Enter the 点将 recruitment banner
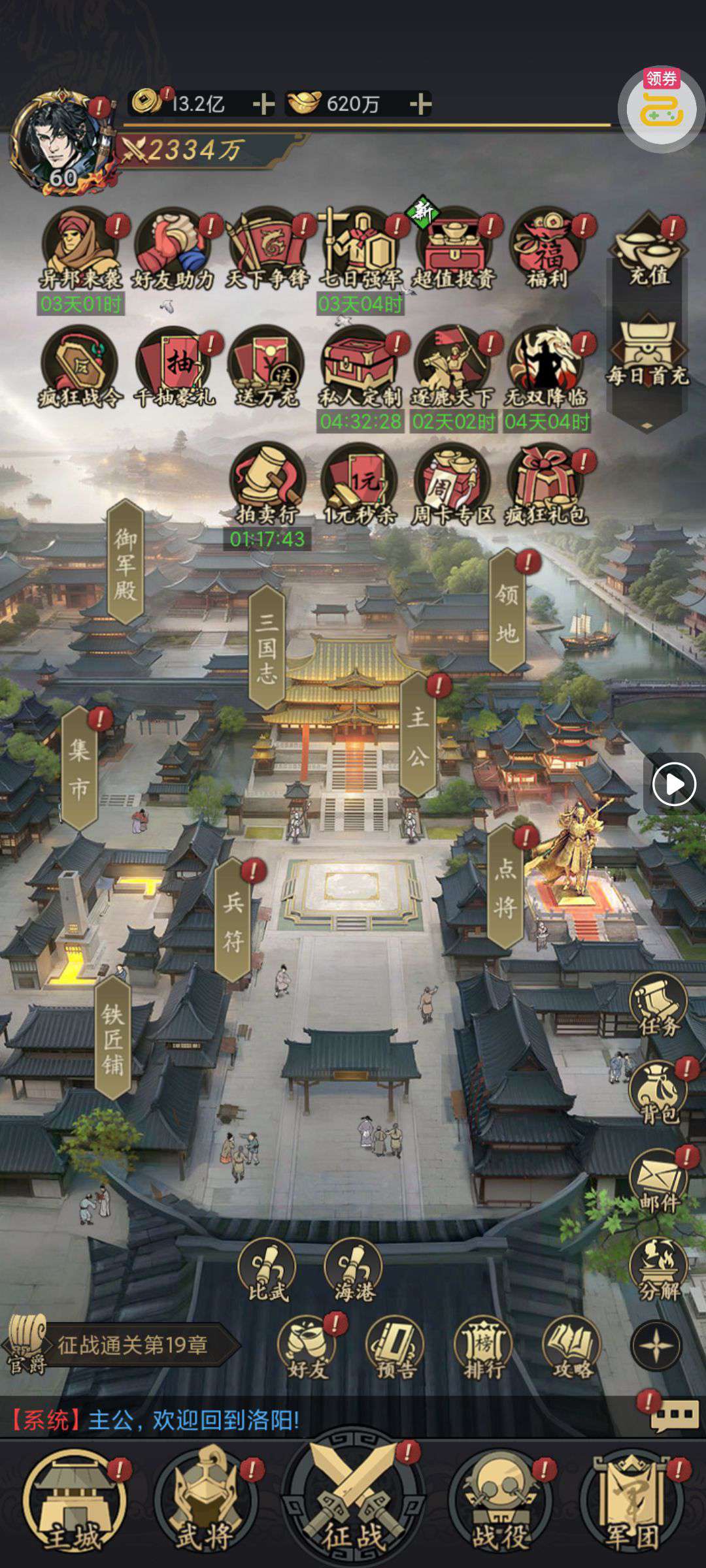 click(x=505, y=887)
